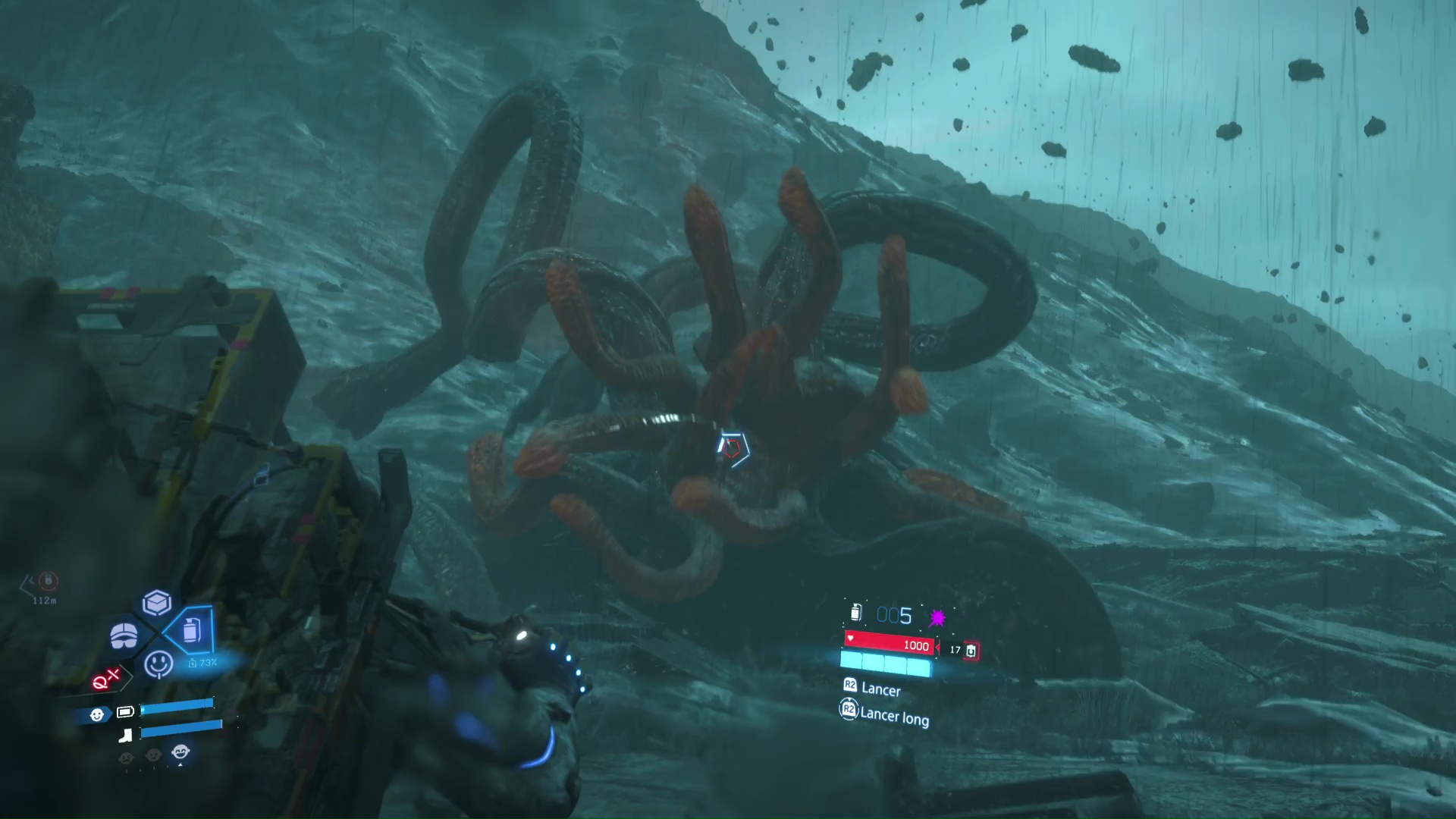Click the BB baby face icon

(97, 714)
